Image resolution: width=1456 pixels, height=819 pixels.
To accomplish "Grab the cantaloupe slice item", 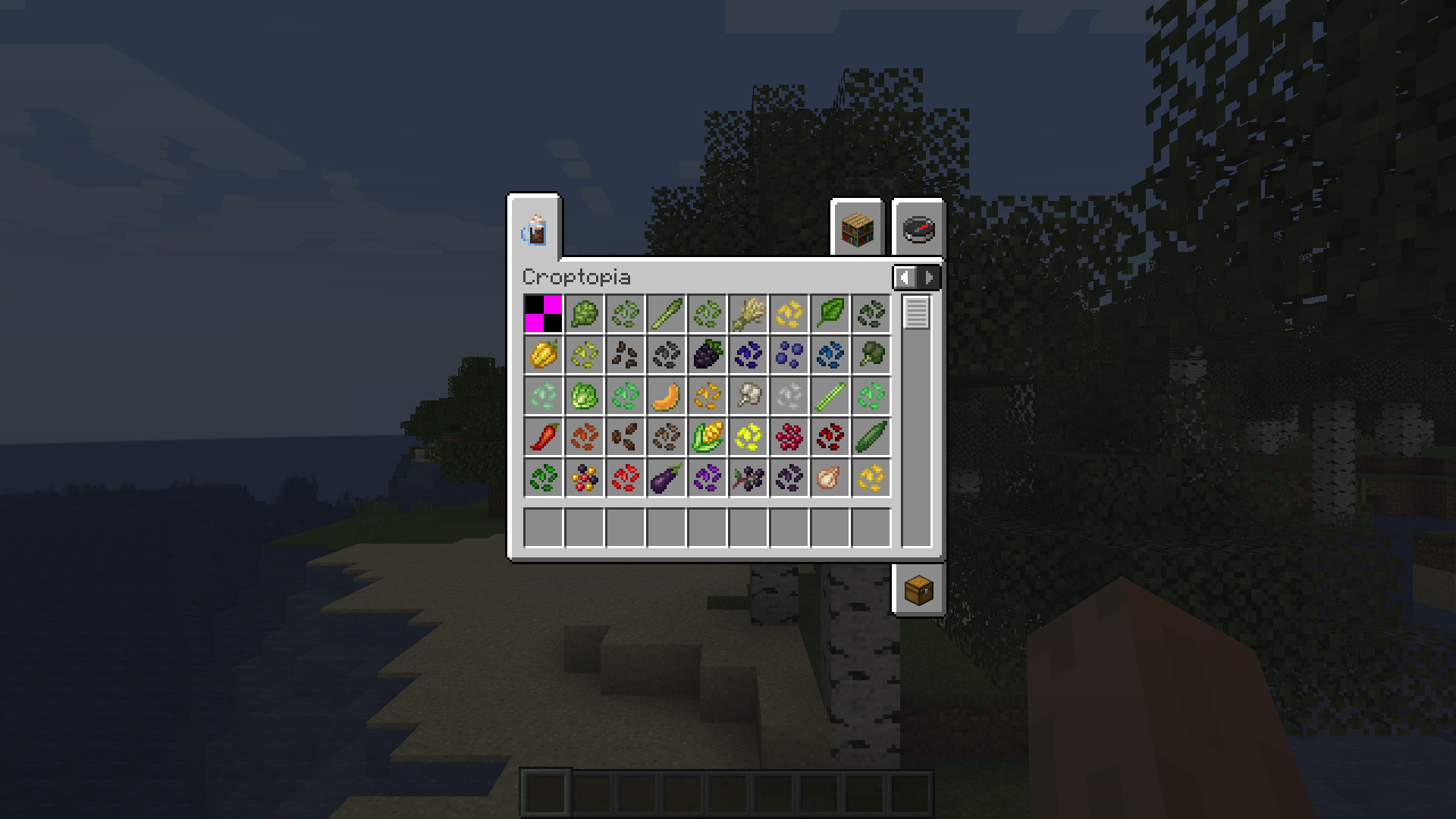I will [x=666, y=395].
